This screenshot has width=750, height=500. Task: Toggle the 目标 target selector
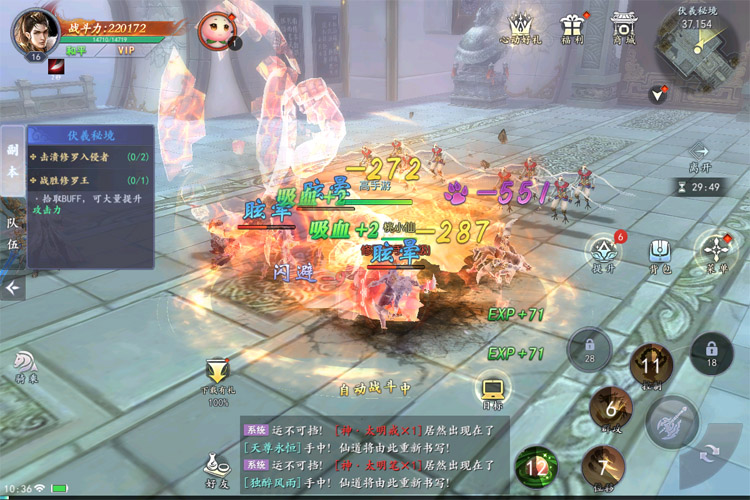(x=491, y=391)
